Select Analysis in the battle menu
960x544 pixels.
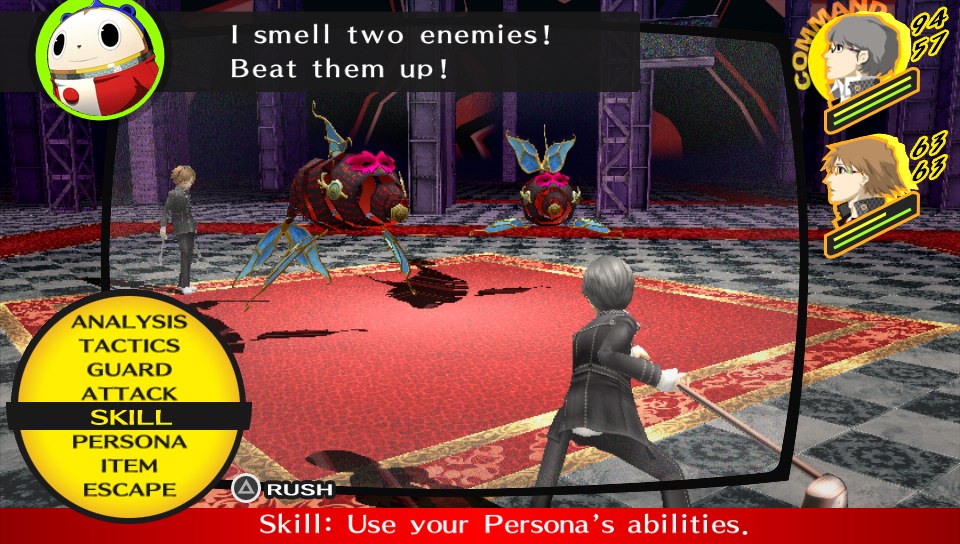pos(129,322)
